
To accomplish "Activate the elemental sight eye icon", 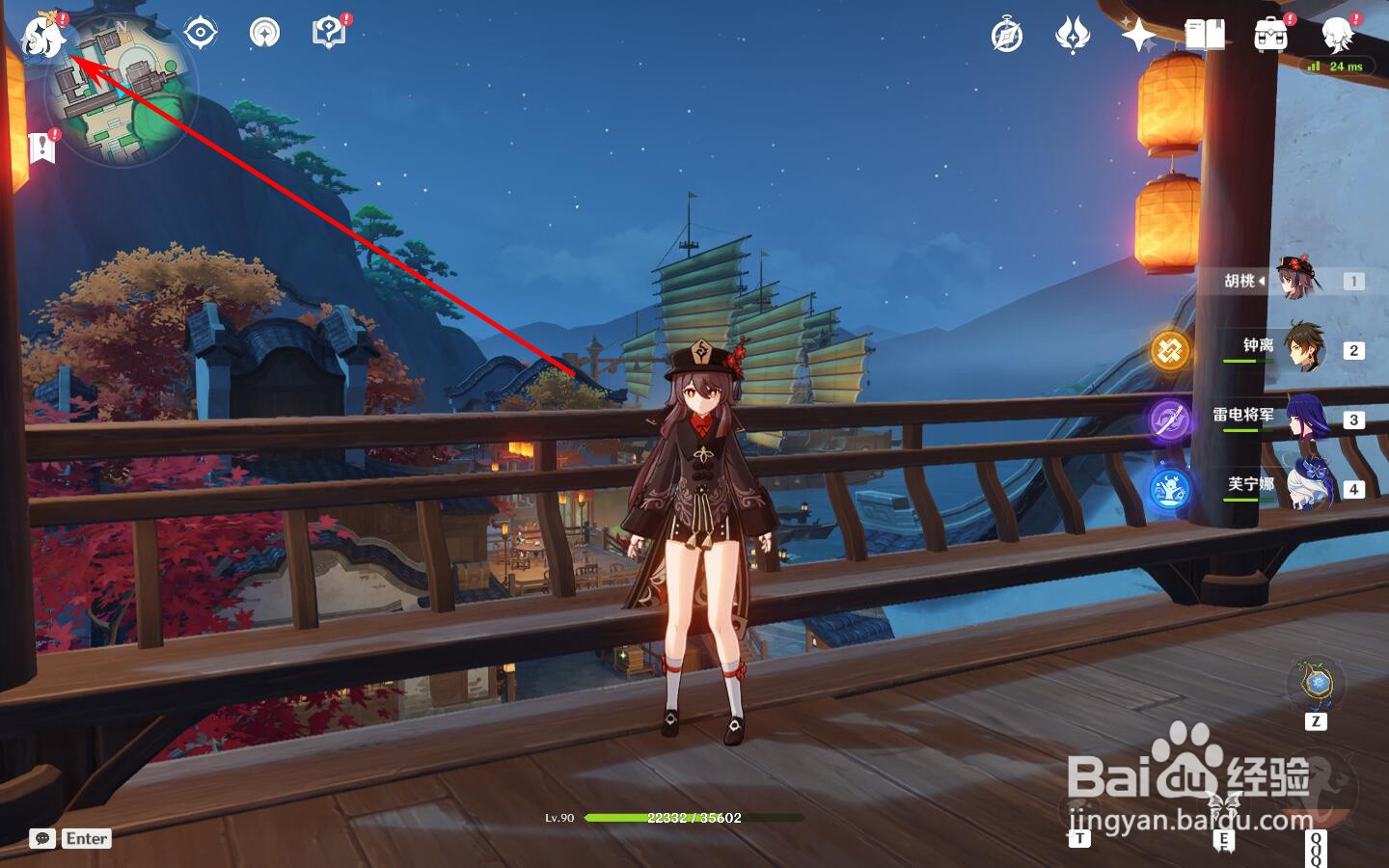I will [x=200, y=33].
